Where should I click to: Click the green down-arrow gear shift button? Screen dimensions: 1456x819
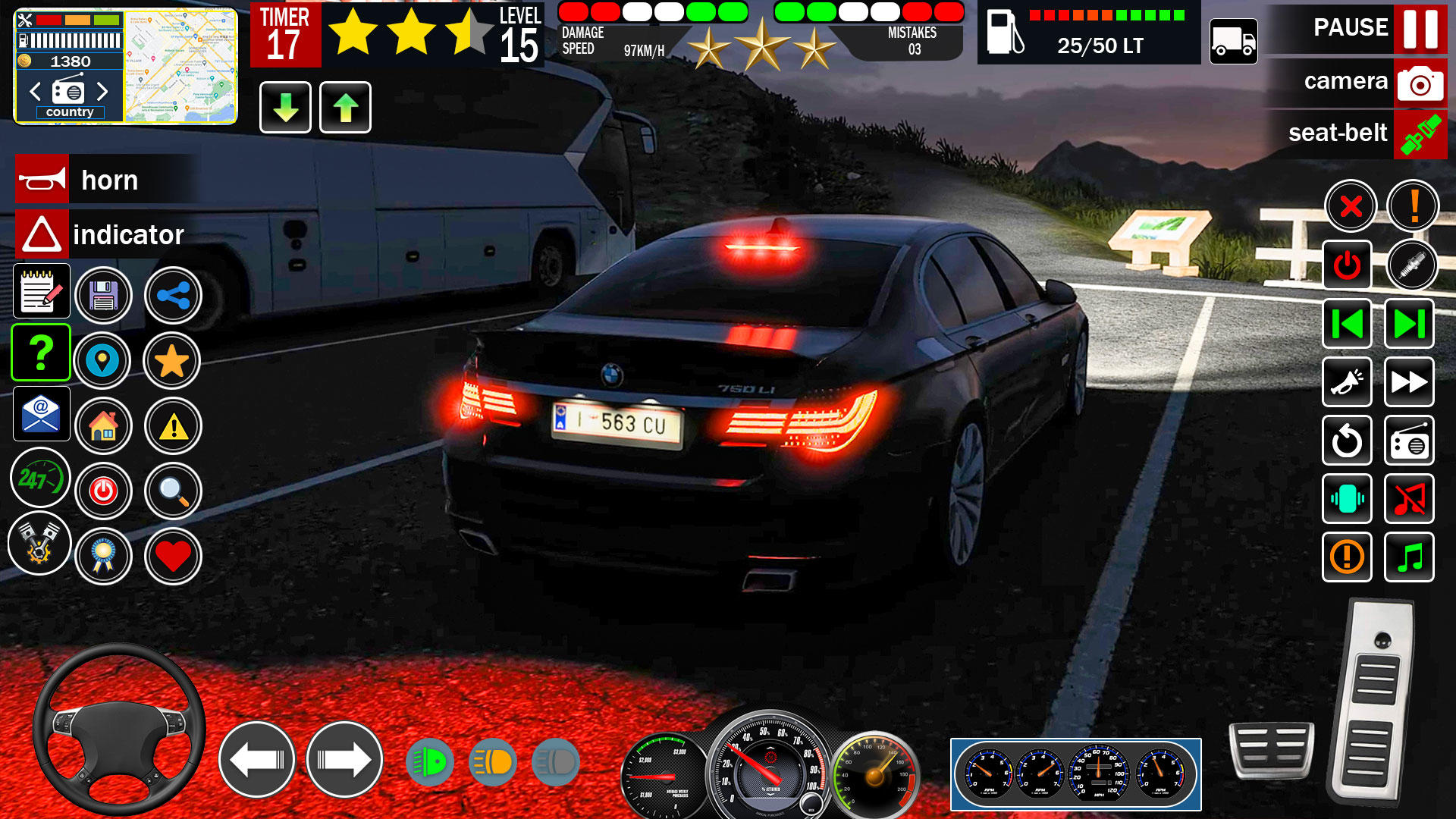click(284, 107)
